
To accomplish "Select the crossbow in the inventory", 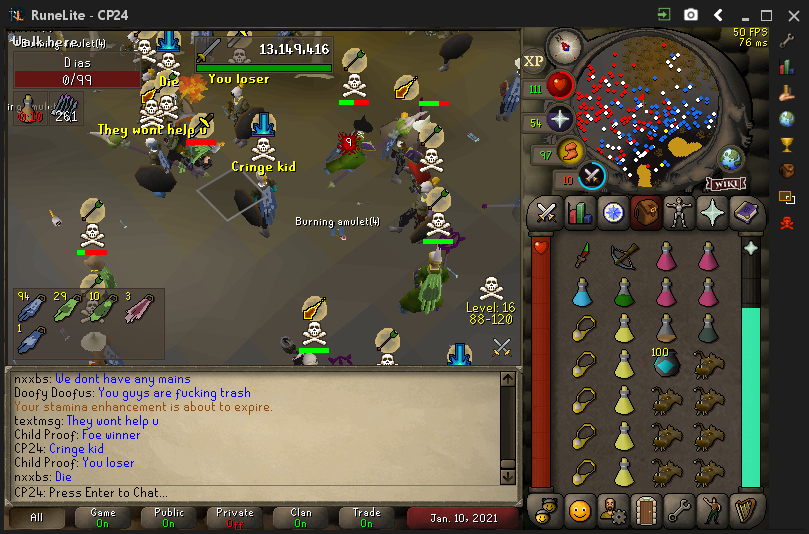I will 624,257.
